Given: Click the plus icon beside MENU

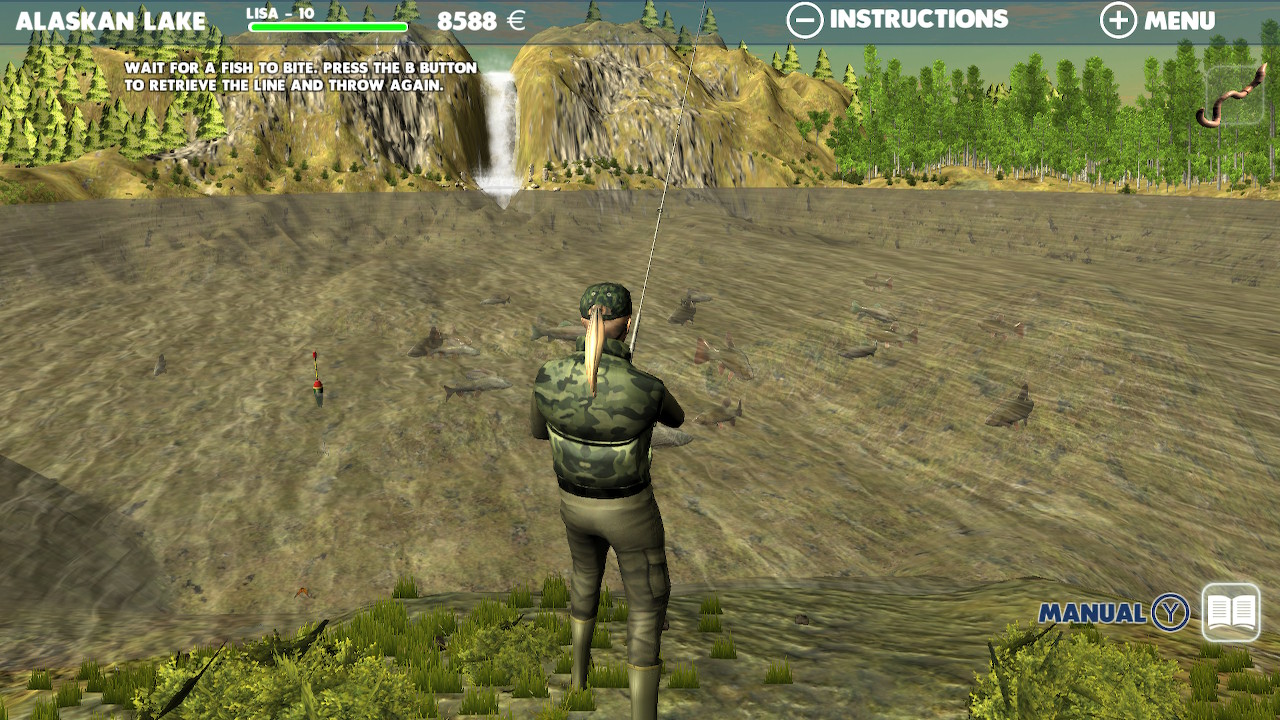Looking at the screenshot, I should pyautogui.click(x=1118, y=18).
